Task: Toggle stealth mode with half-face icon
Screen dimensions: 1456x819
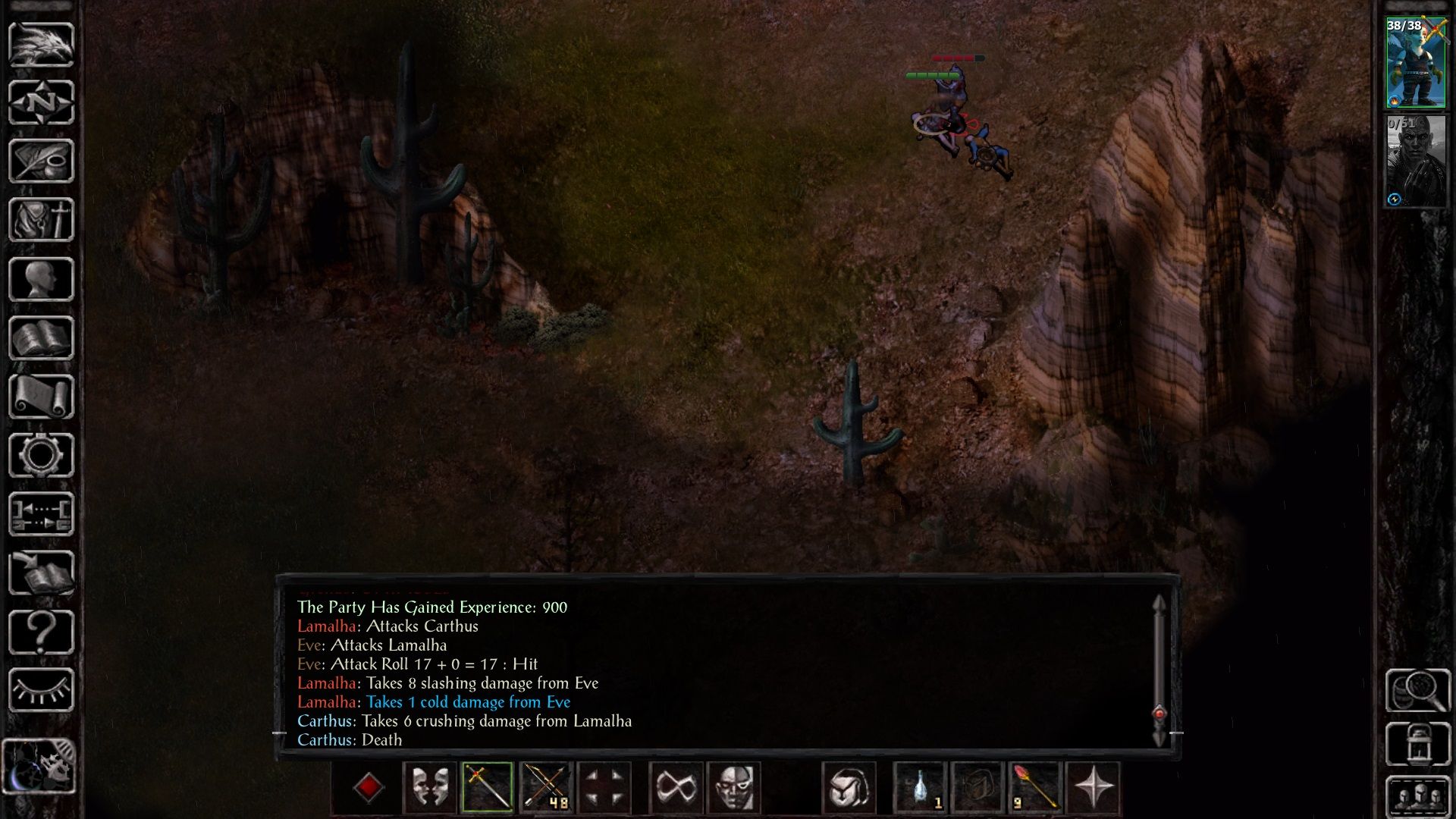Action: [x=732, y=789]
